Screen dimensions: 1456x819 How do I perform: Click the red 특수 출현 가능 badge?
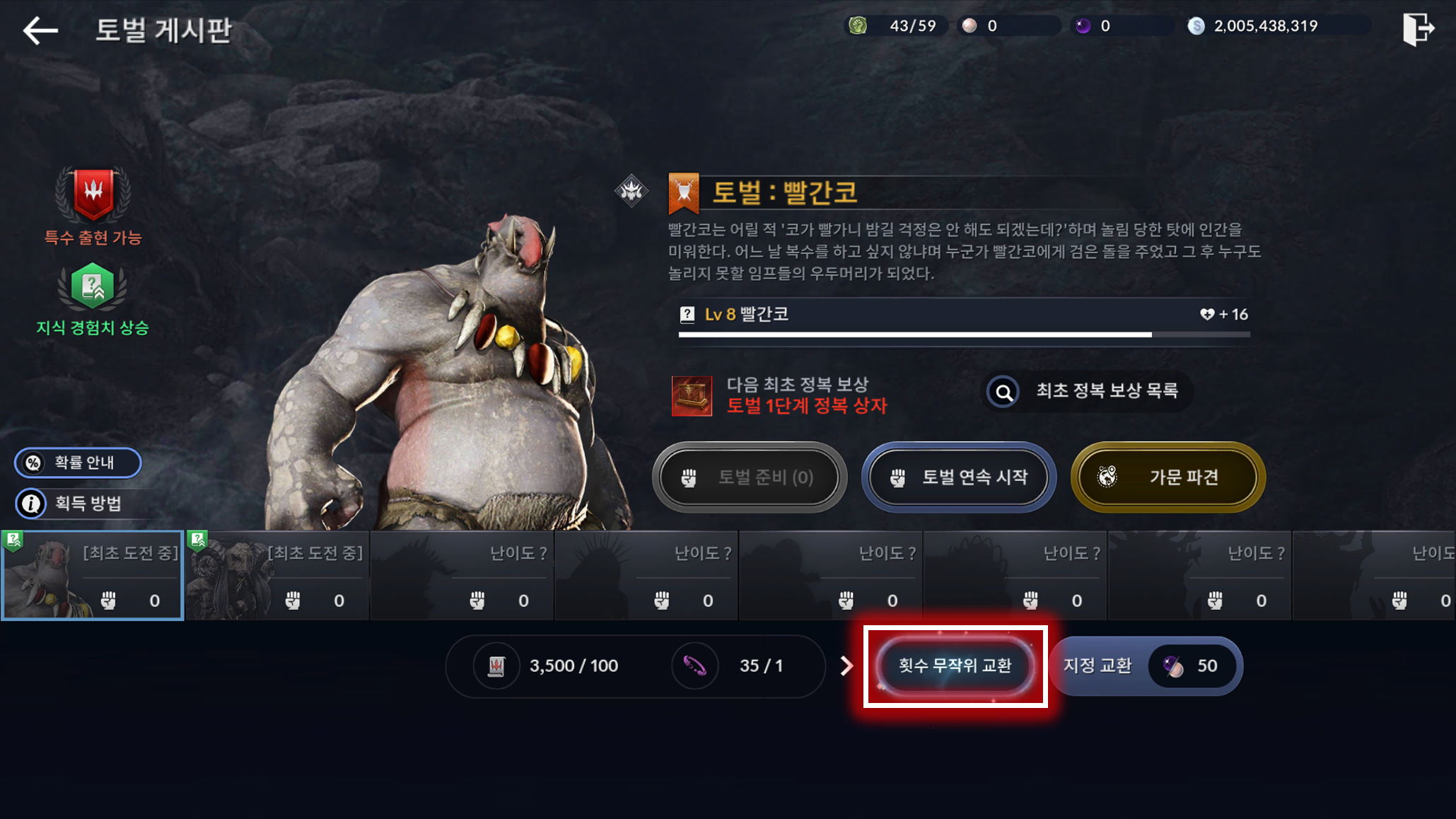pyautogui.click(x=93, y=194)
